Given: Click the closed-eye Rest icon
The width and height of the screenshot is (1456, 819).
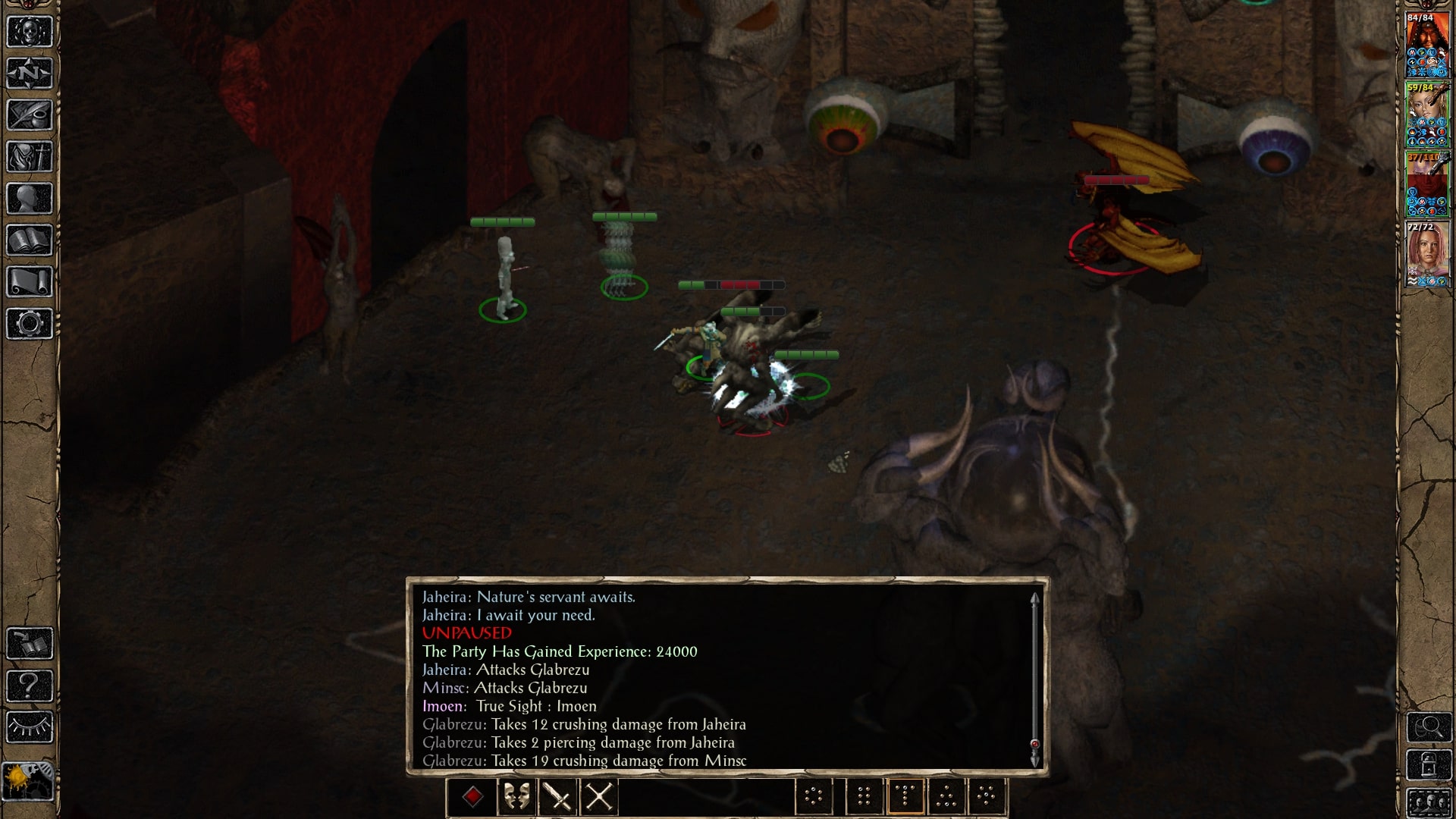Looking at the screenshot, I should (29, 726).
